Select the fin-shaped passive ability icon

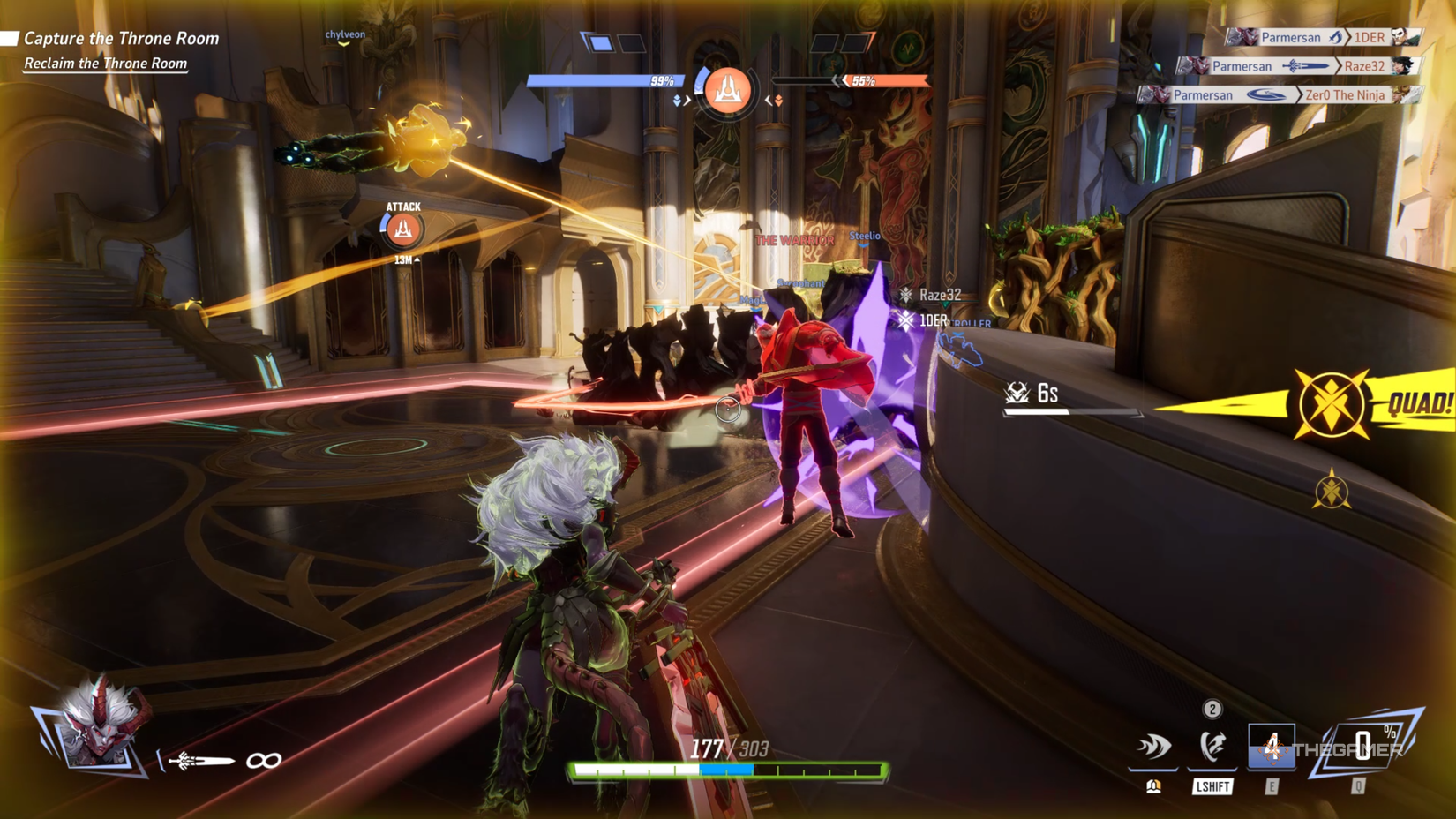point(1153,747)
